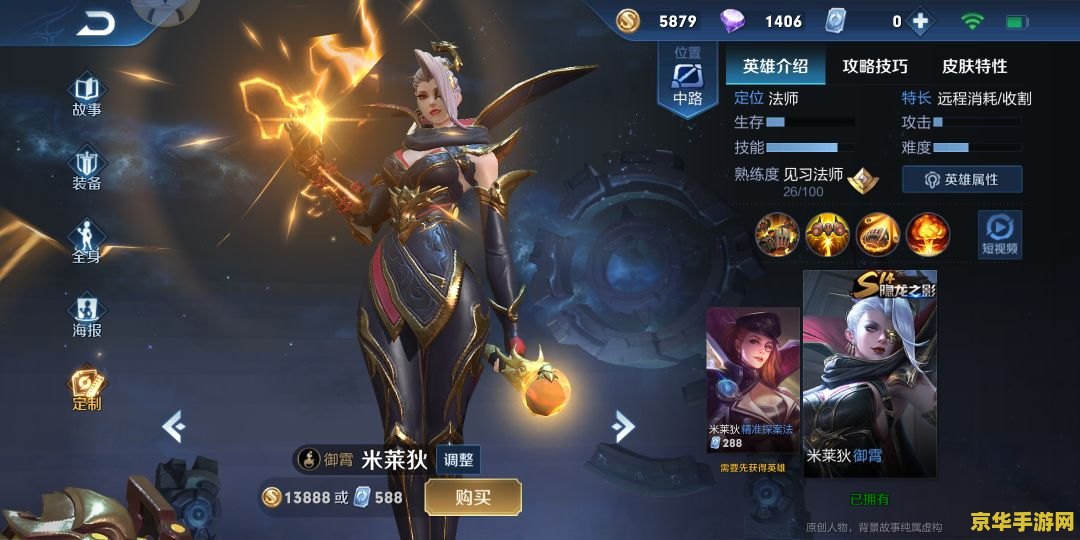Add more vouchers with plus button
The width and height of the screenshot is (1080, 540).
point(919,21)
